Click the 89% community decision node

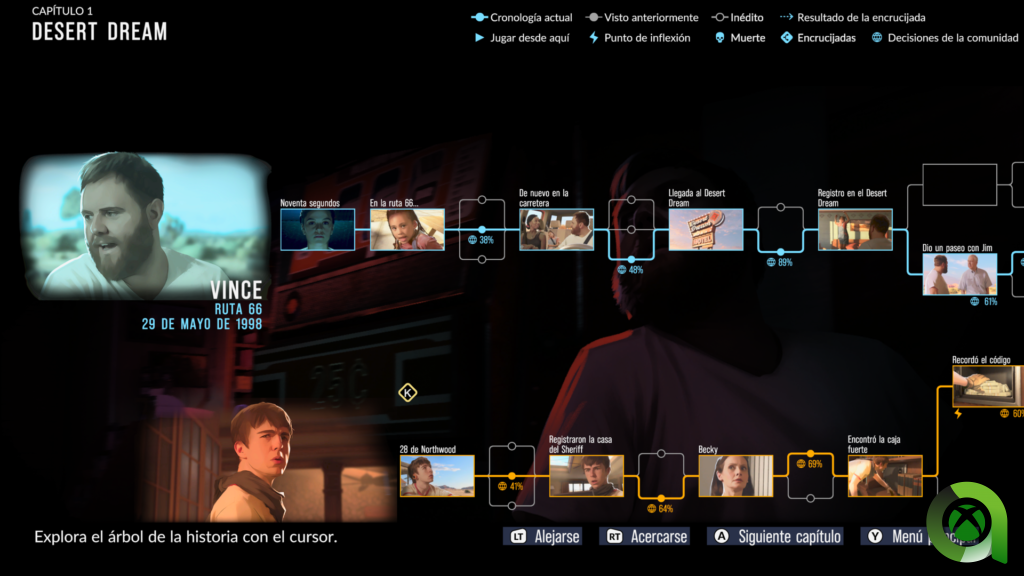(780, 251)
